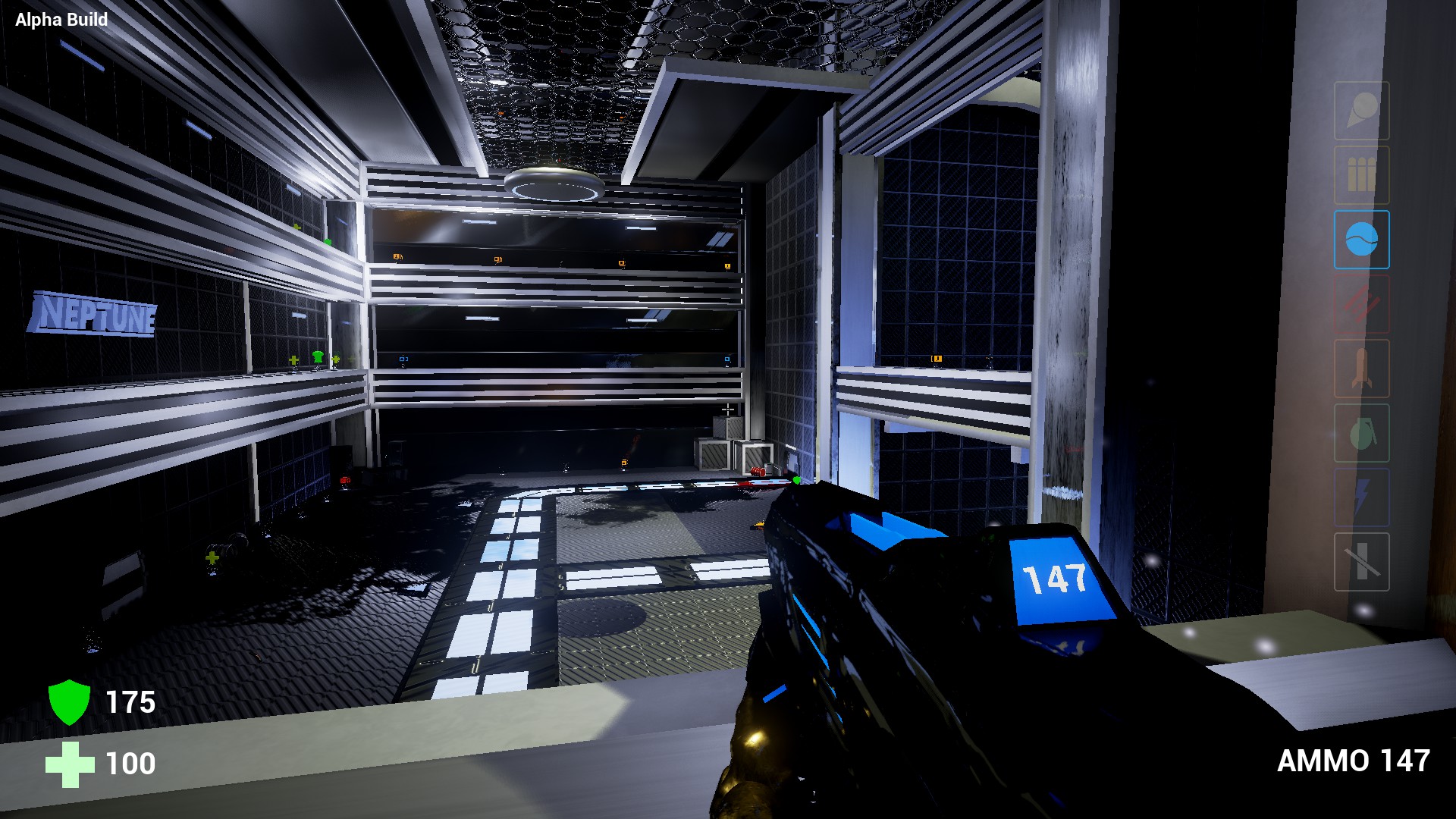Viewport: 1456px width, 819px height.
Task: Click the green health cross icon
Action: pos(71,764)
